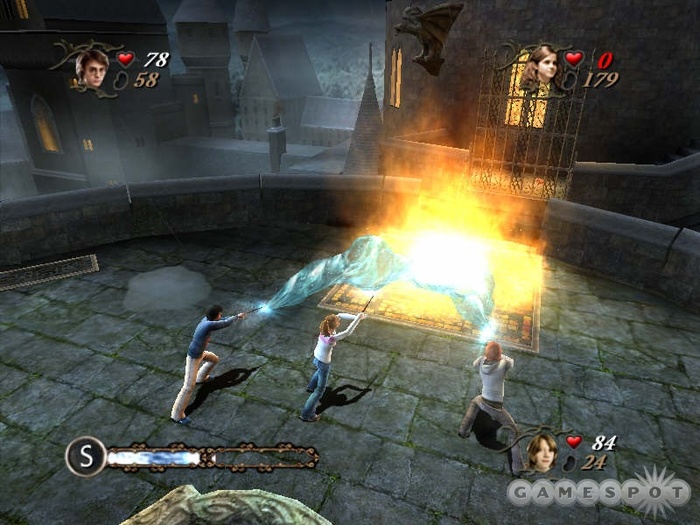Image resolution: width=700 pixels, height=525 pixels.
Task: Click Hermione's portrait showing zero health
Action: pos(541,66)
